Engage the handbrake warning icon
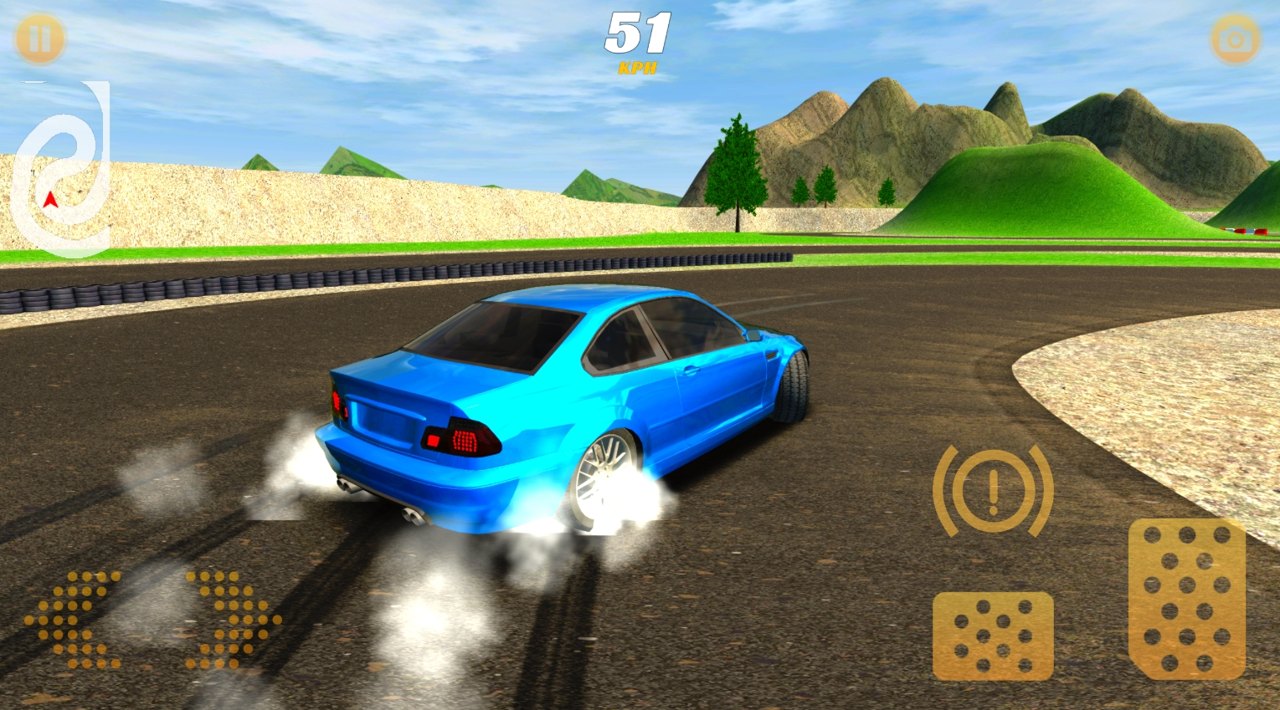Viewport: 1280px width, 710px height. [x=993, y=490]
